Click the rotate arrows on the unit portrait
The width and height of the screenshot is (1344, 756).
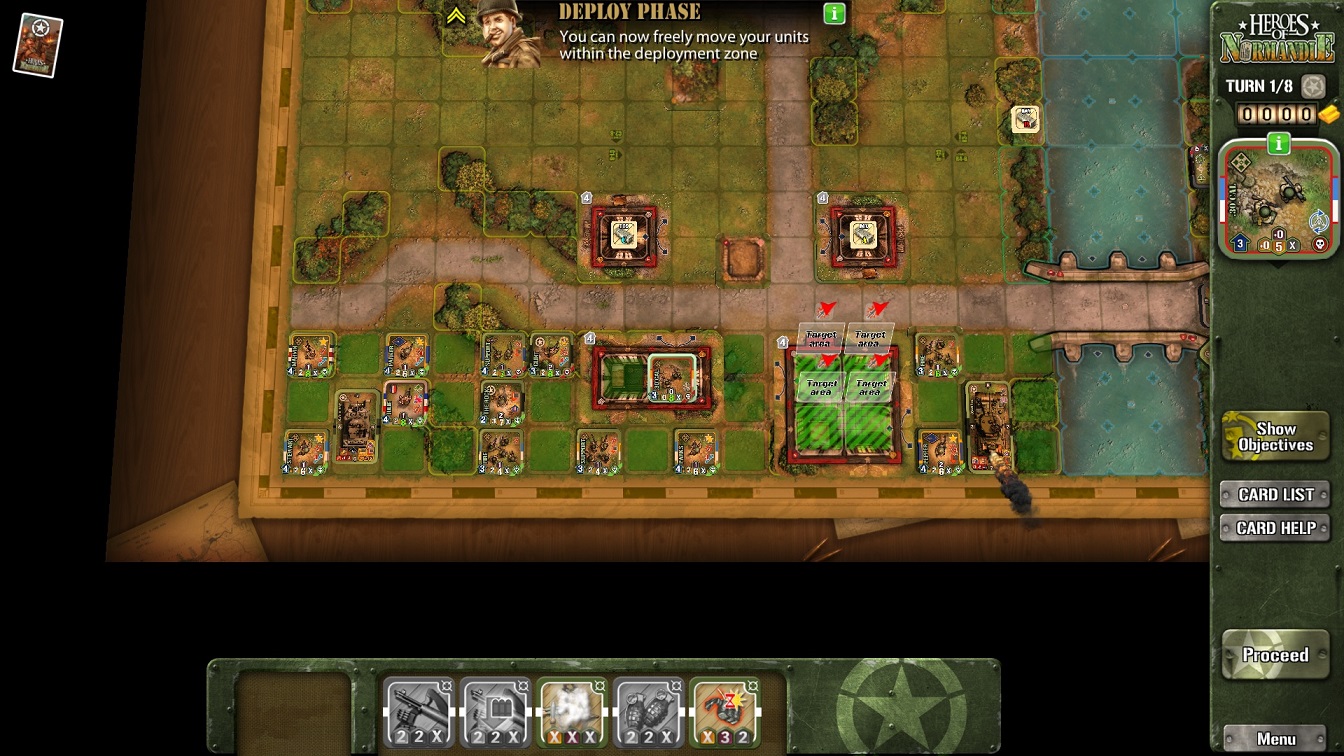[1318, 221]
